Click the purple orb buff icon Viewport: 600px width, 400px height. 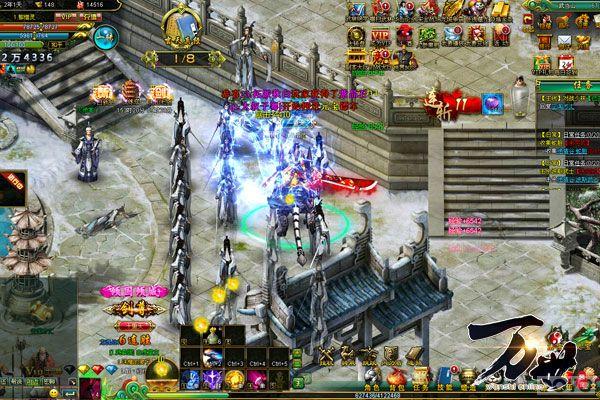[x=493, y=101]
